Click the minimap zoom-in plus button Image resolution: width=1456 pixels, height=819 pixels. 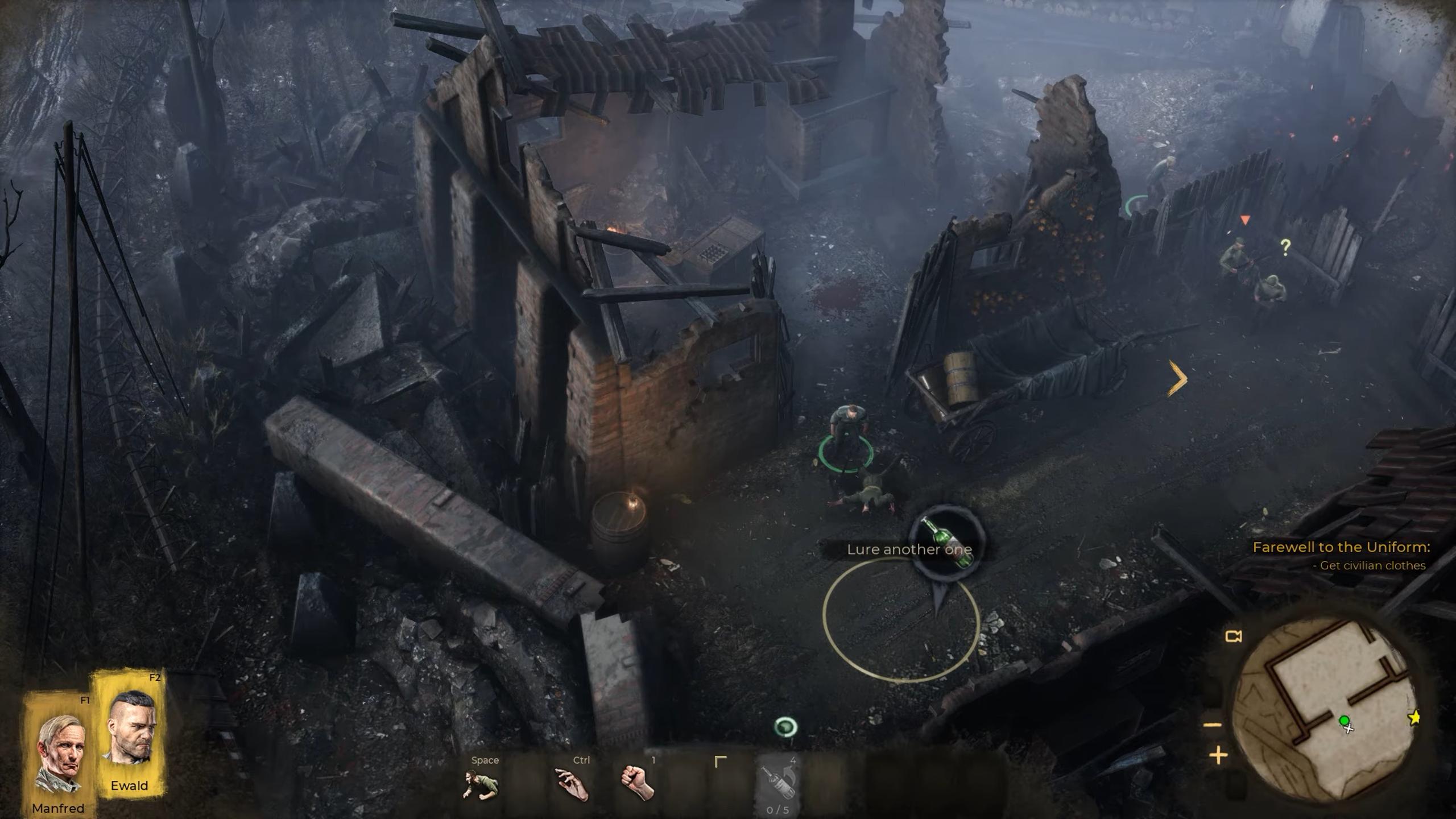coord(1218,756)
